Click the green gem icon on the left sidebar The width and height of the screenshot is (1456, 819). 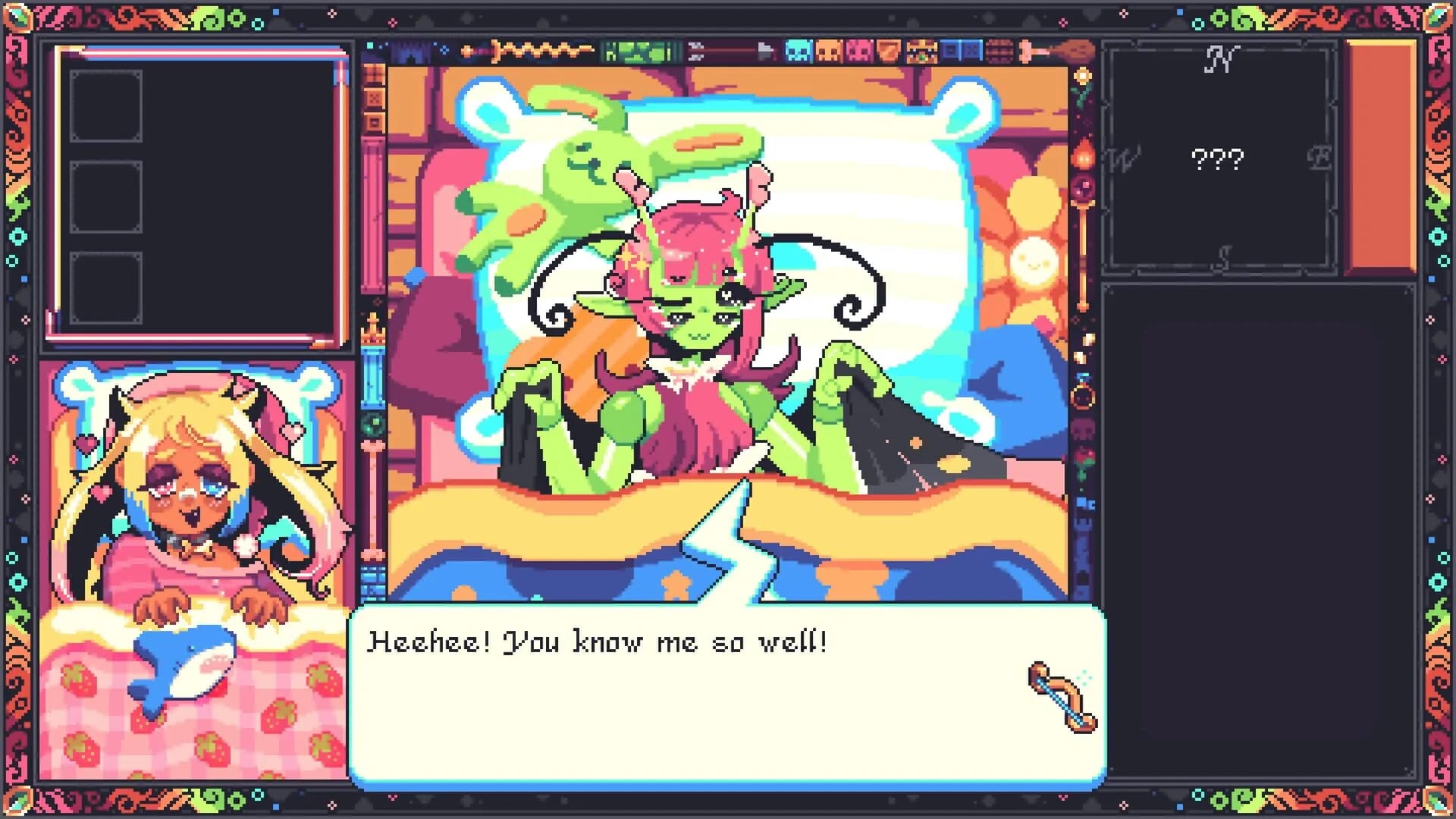click(x=374, y=420)
